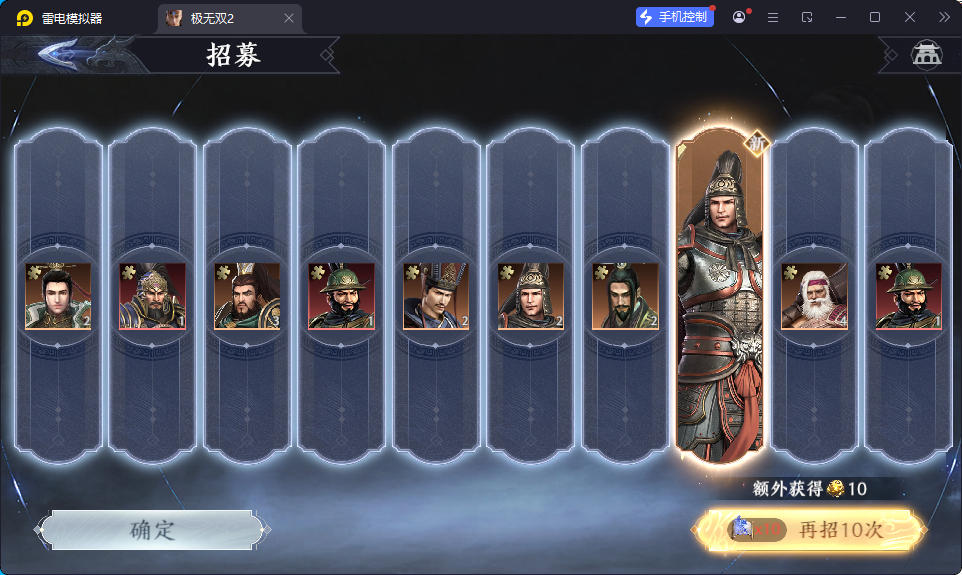962x575 pixels.
Task: Recruit again with 再招10次 button
Action: tap(810, 530)
